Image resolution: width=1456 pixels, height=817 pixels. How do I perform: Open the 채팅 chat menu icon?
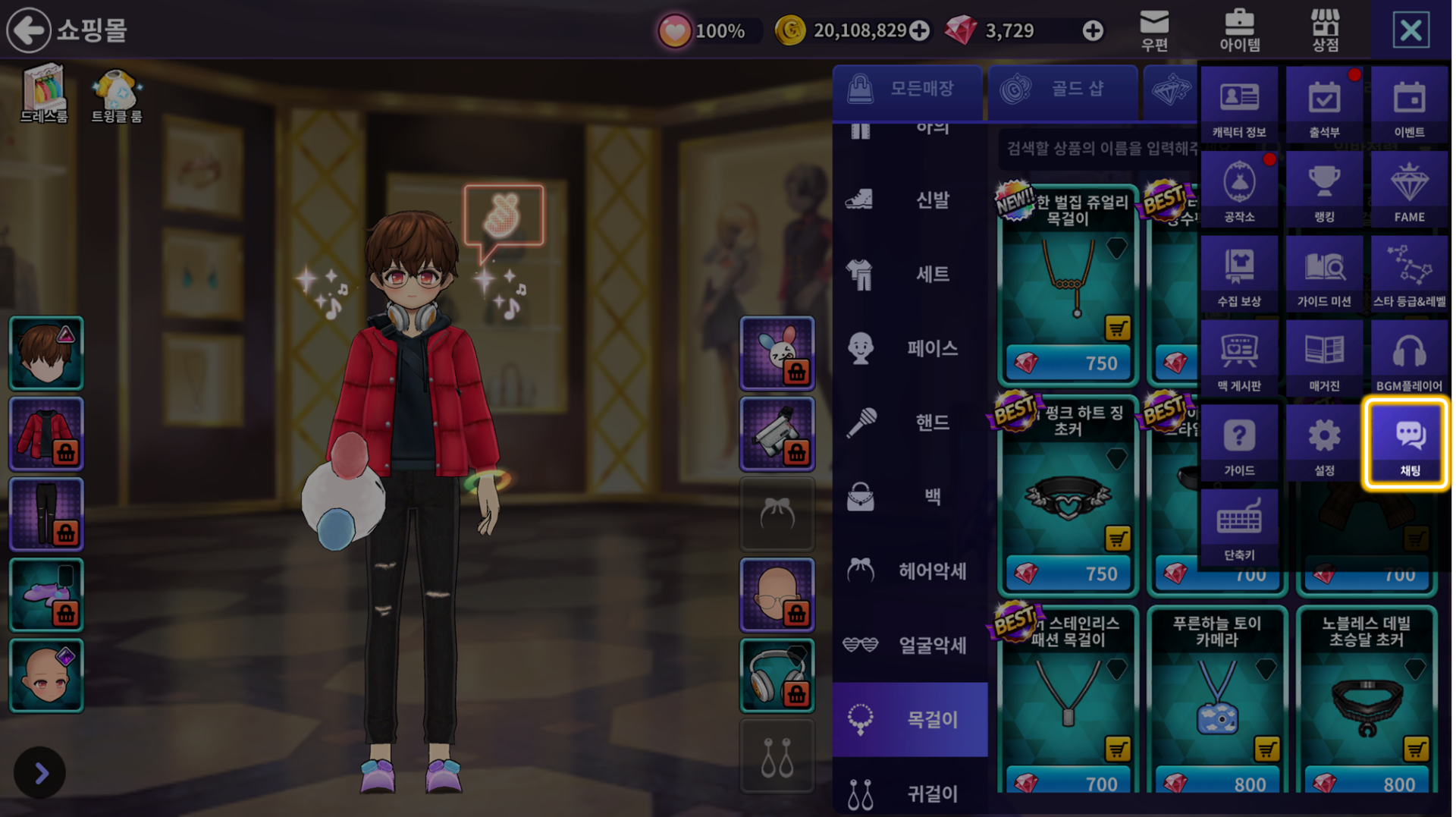pos(1408,443)
